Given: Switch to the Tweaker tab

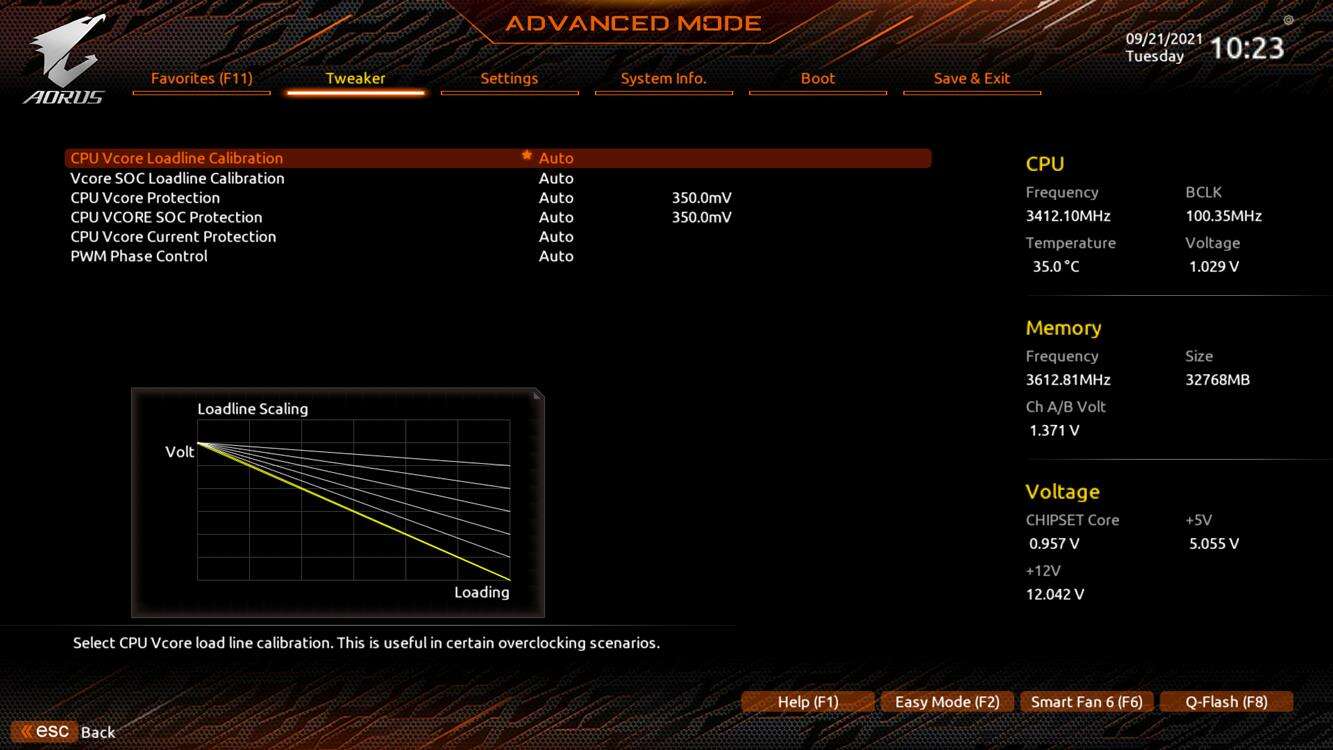Looking at the screenshot, I should click(355, 78).
